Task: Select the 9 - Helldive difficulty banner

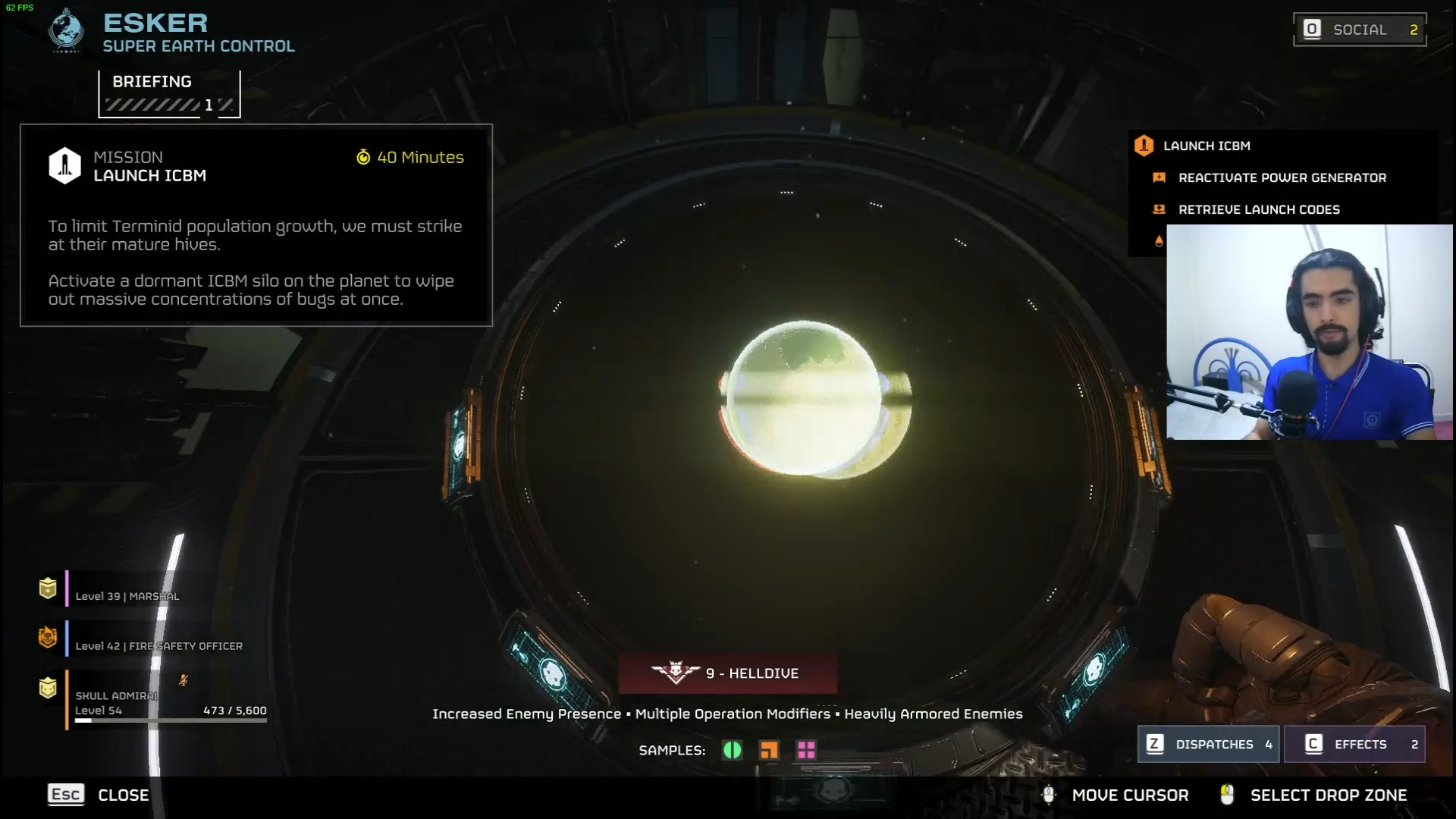Action: coord(727,673)
